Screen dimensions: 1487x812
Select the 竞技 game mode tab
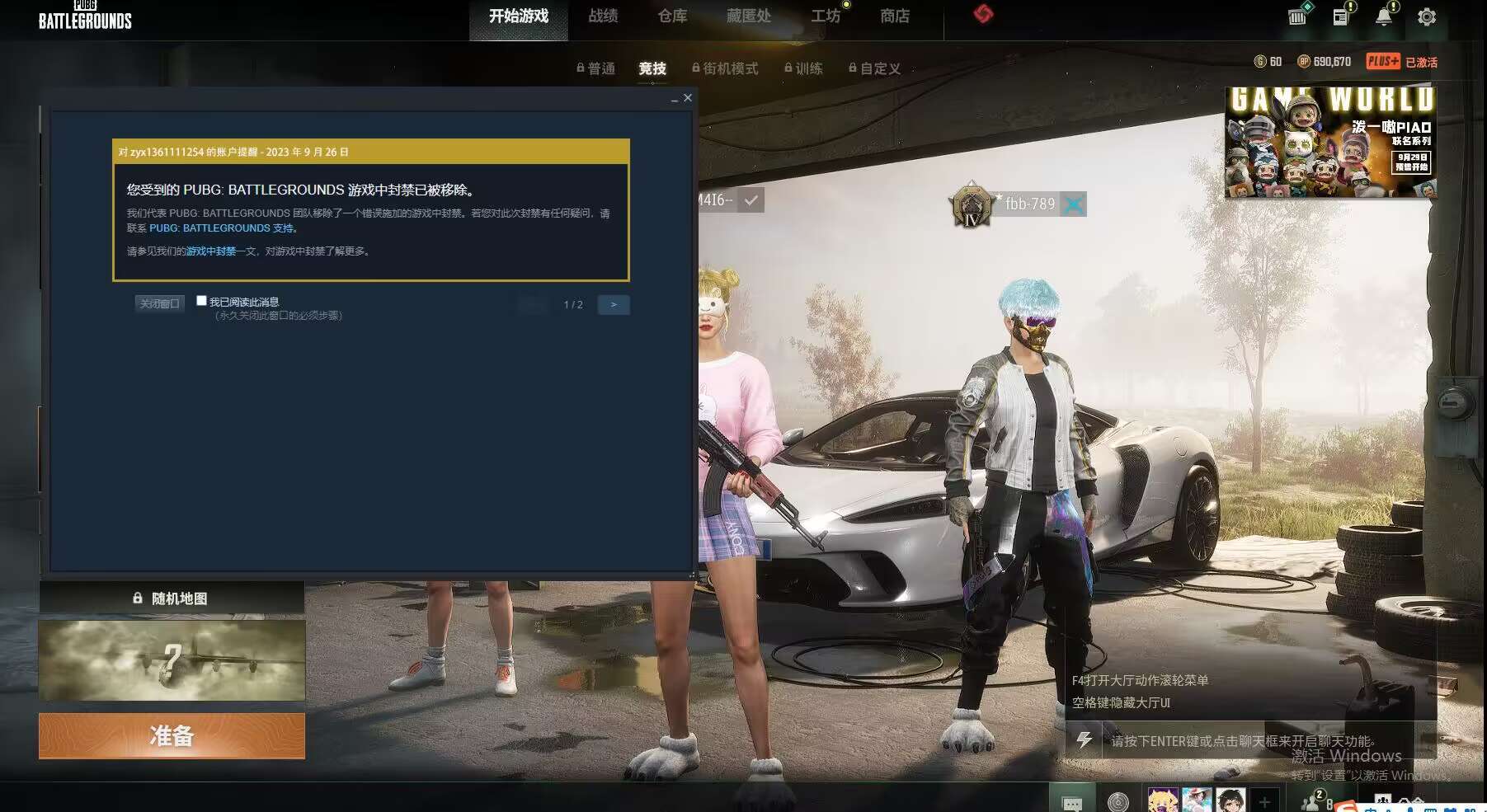[x=652, y=69]
